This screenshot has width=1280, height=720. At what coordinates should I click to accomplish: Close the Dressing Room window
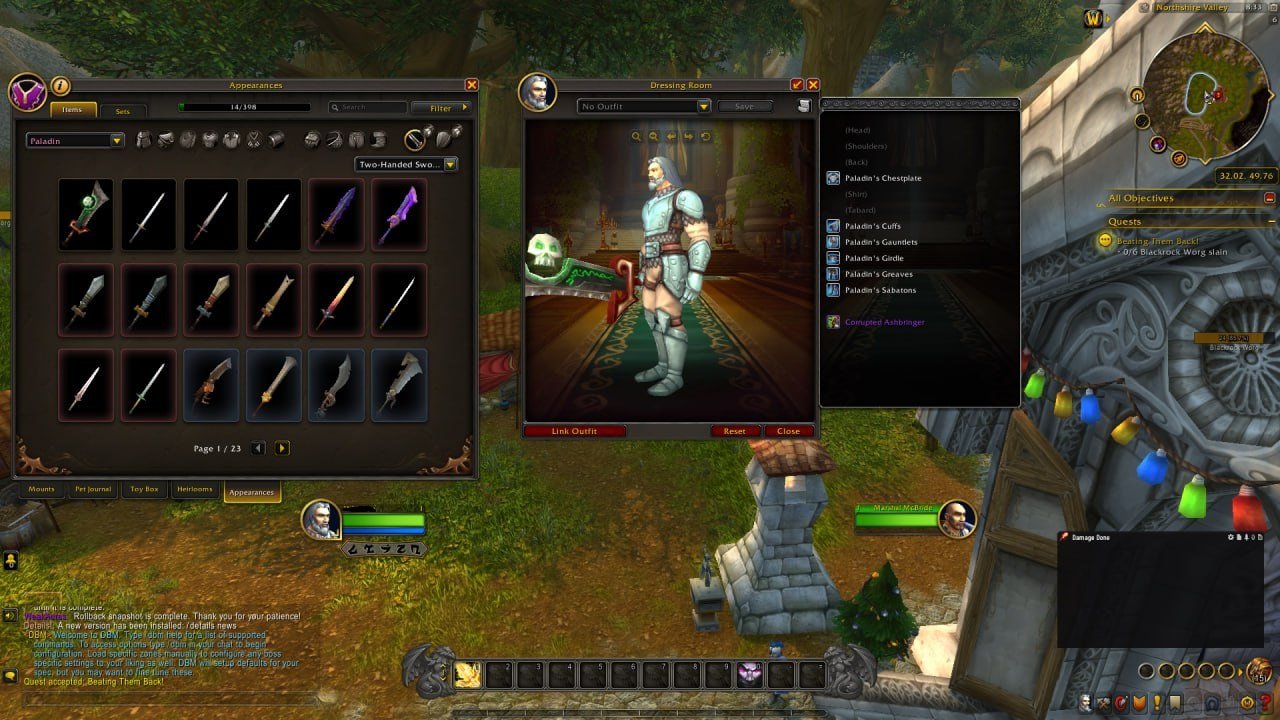click(x=813, y=86)
